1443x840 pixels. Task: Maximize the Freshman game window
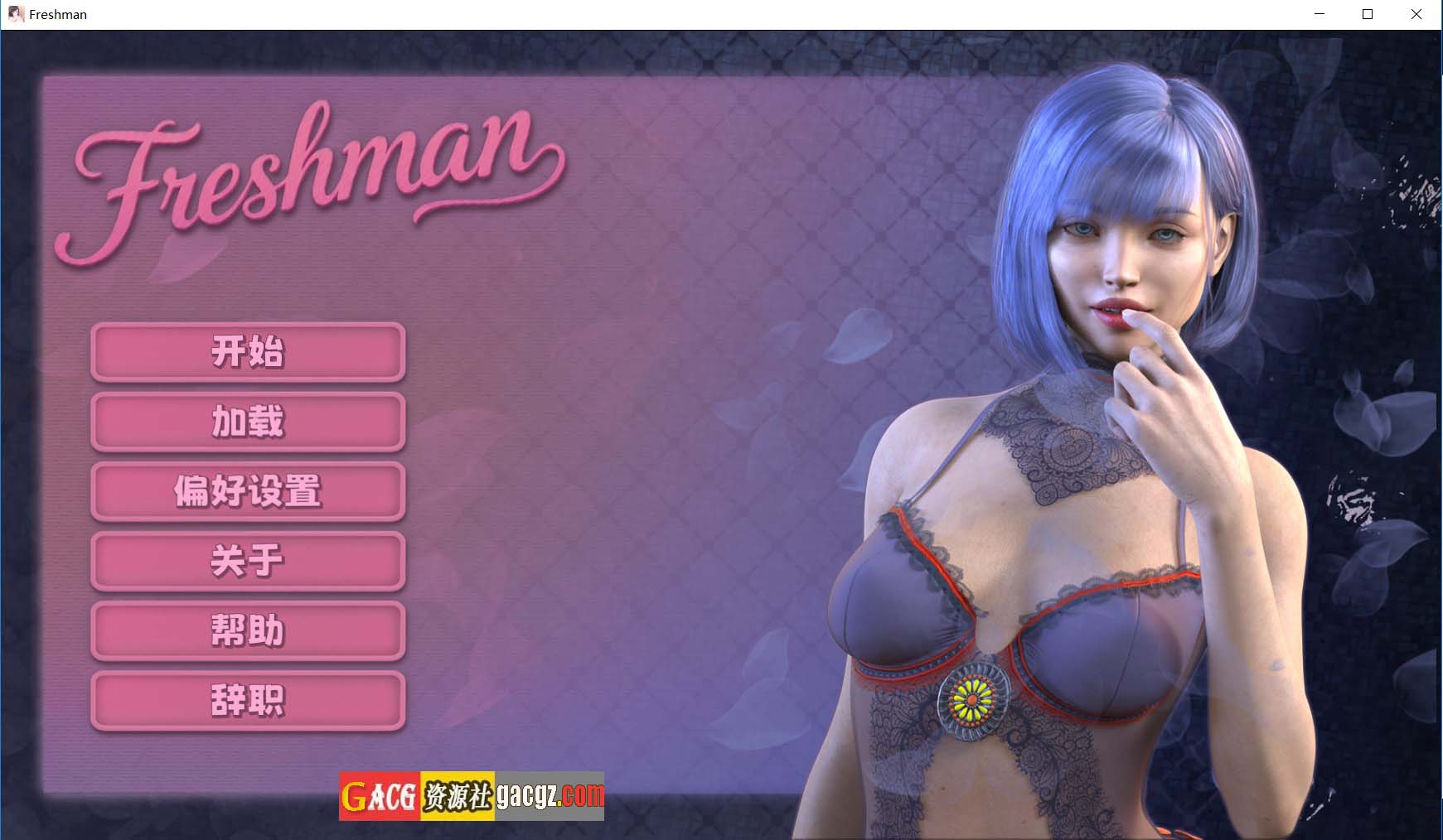point(1368,13)
